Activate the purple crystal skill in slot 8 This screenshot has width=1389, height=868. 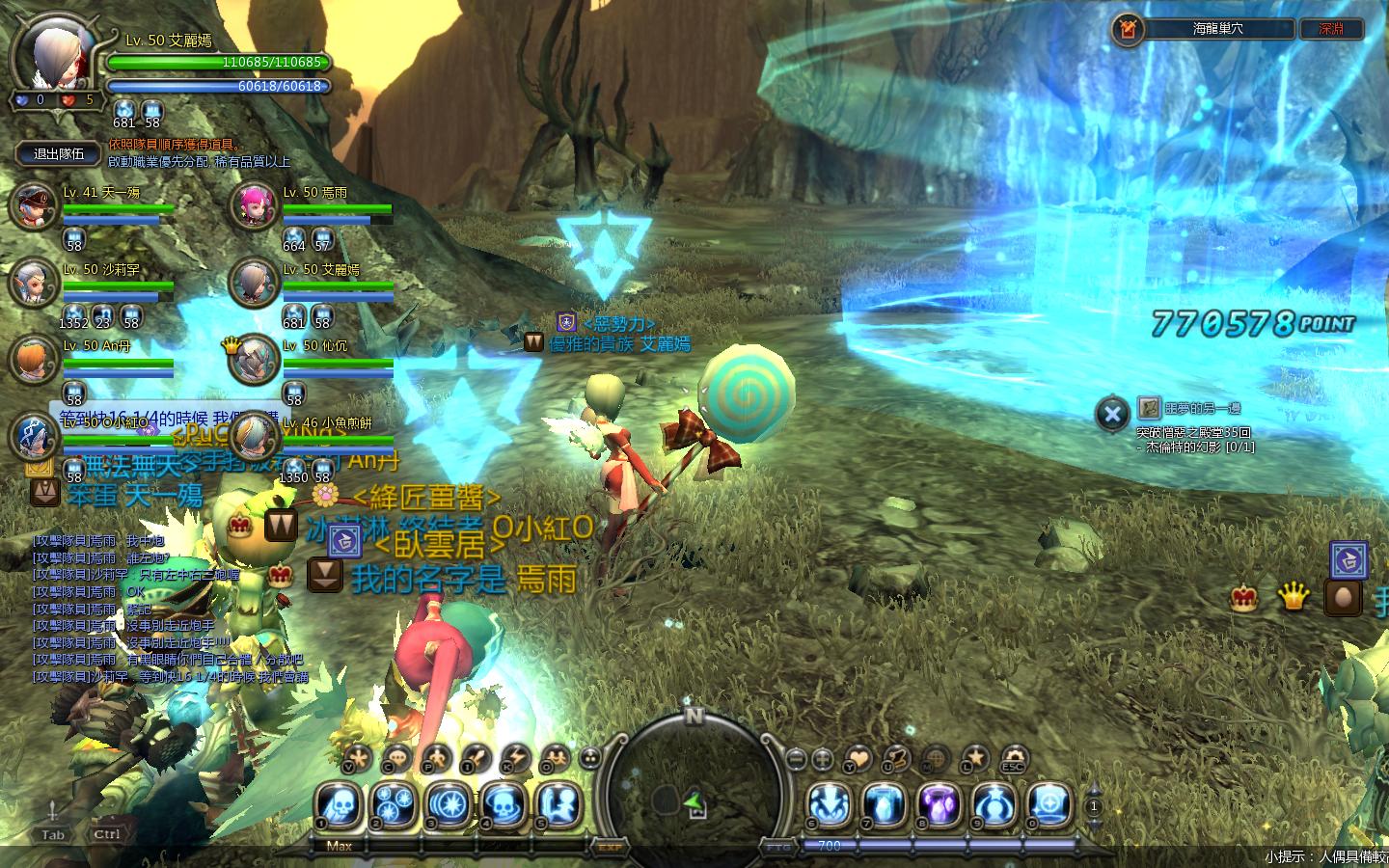click(939, 804)
